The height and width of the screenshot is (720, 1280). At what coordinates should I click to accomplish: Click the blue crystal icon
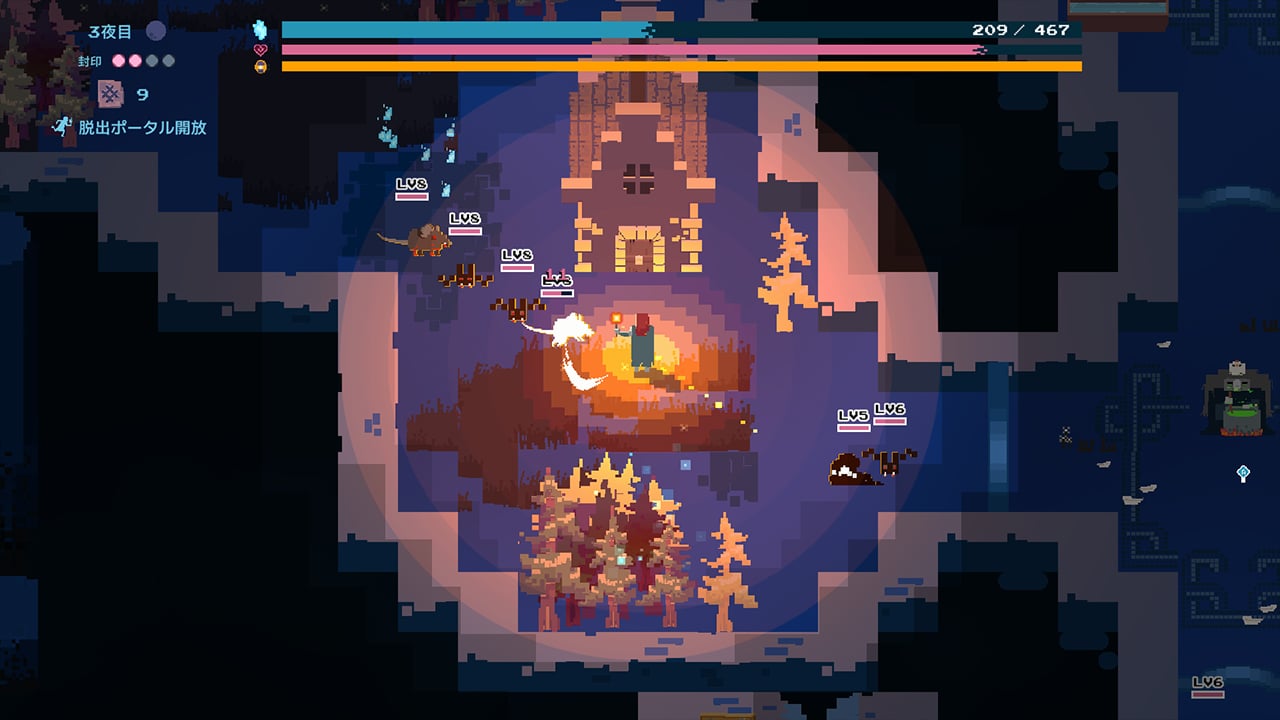[x=262, y=30]
